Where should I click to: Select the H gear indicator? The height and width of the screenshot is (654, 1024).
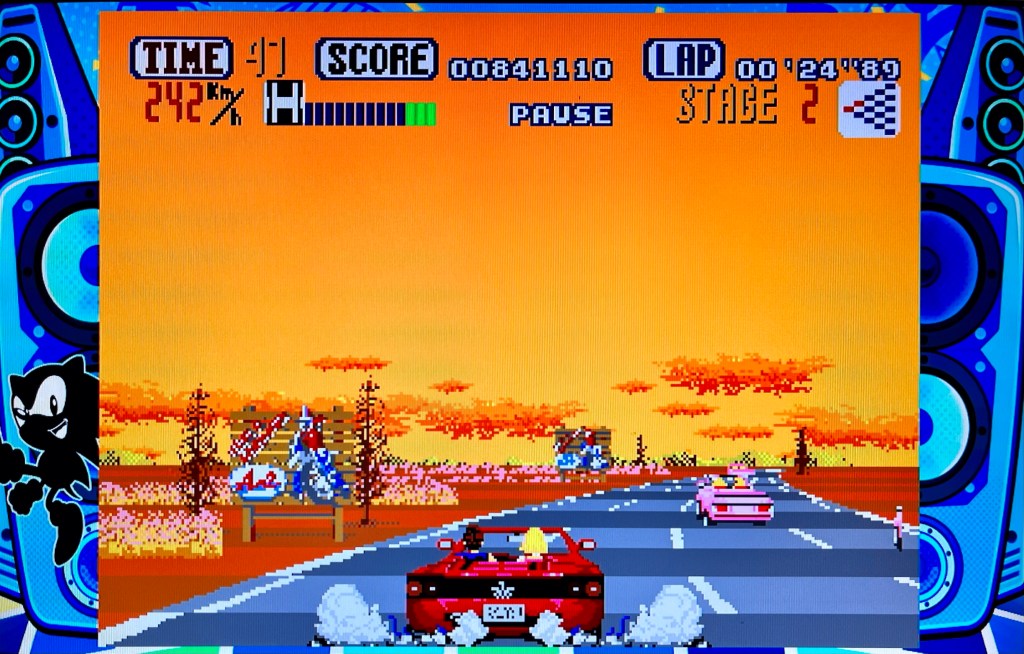coord(283,104)
